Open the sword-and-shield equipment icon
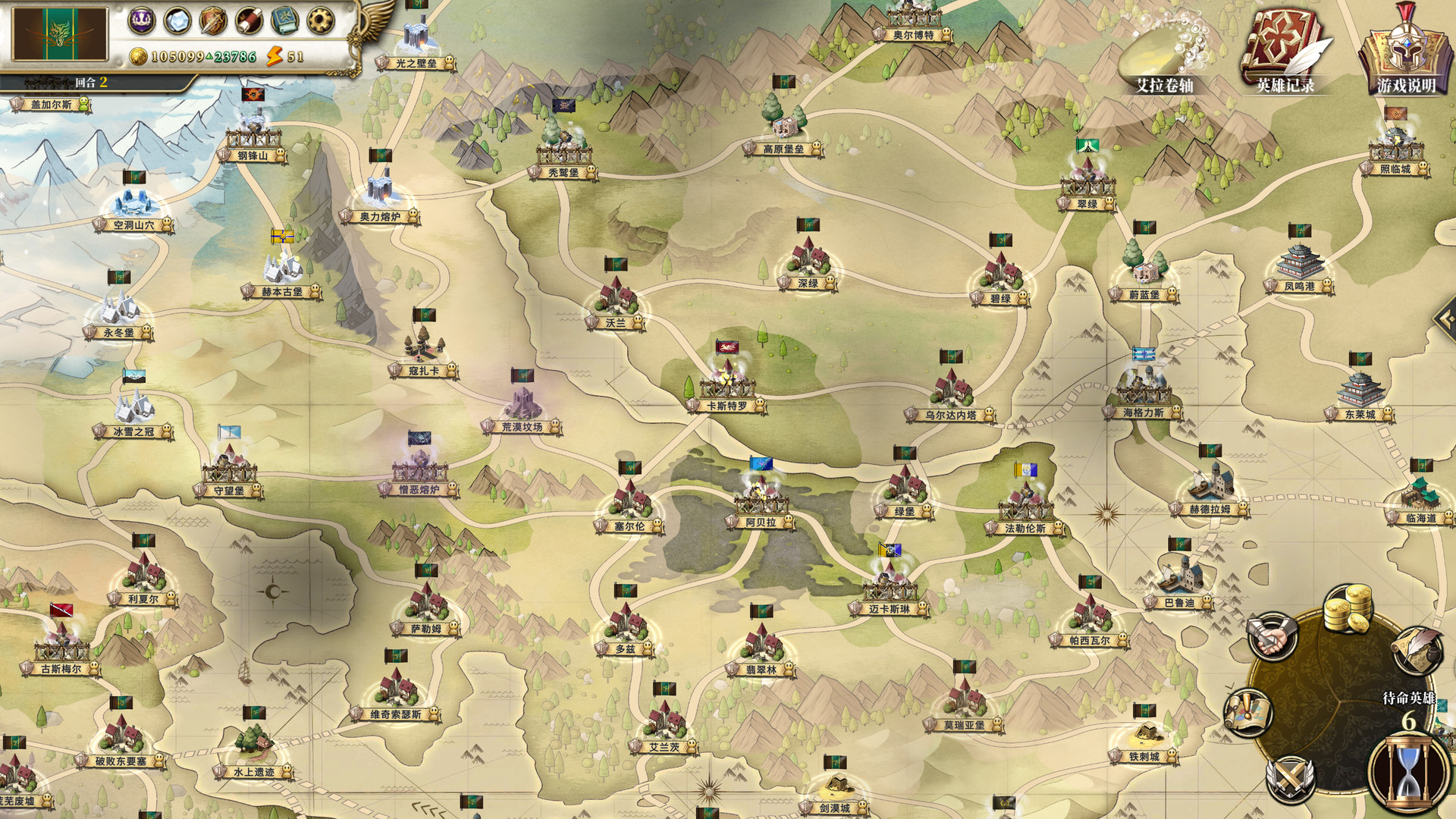Screen dimensions: 1456x819 [213, 21]
